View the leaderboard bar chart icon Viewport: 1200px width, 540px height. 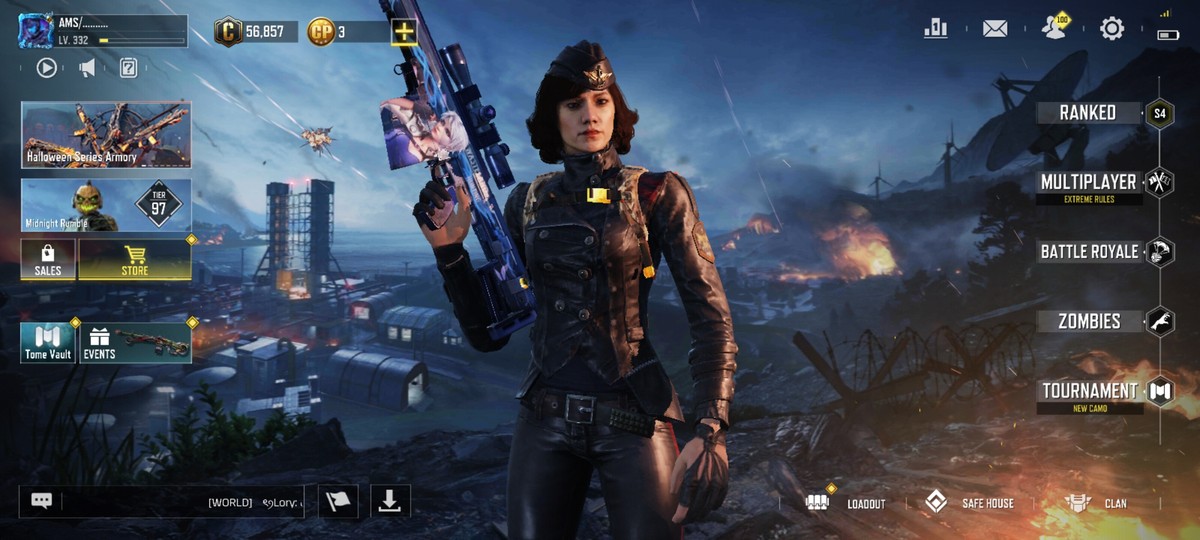pyautogui.click(x=936, y=29)
